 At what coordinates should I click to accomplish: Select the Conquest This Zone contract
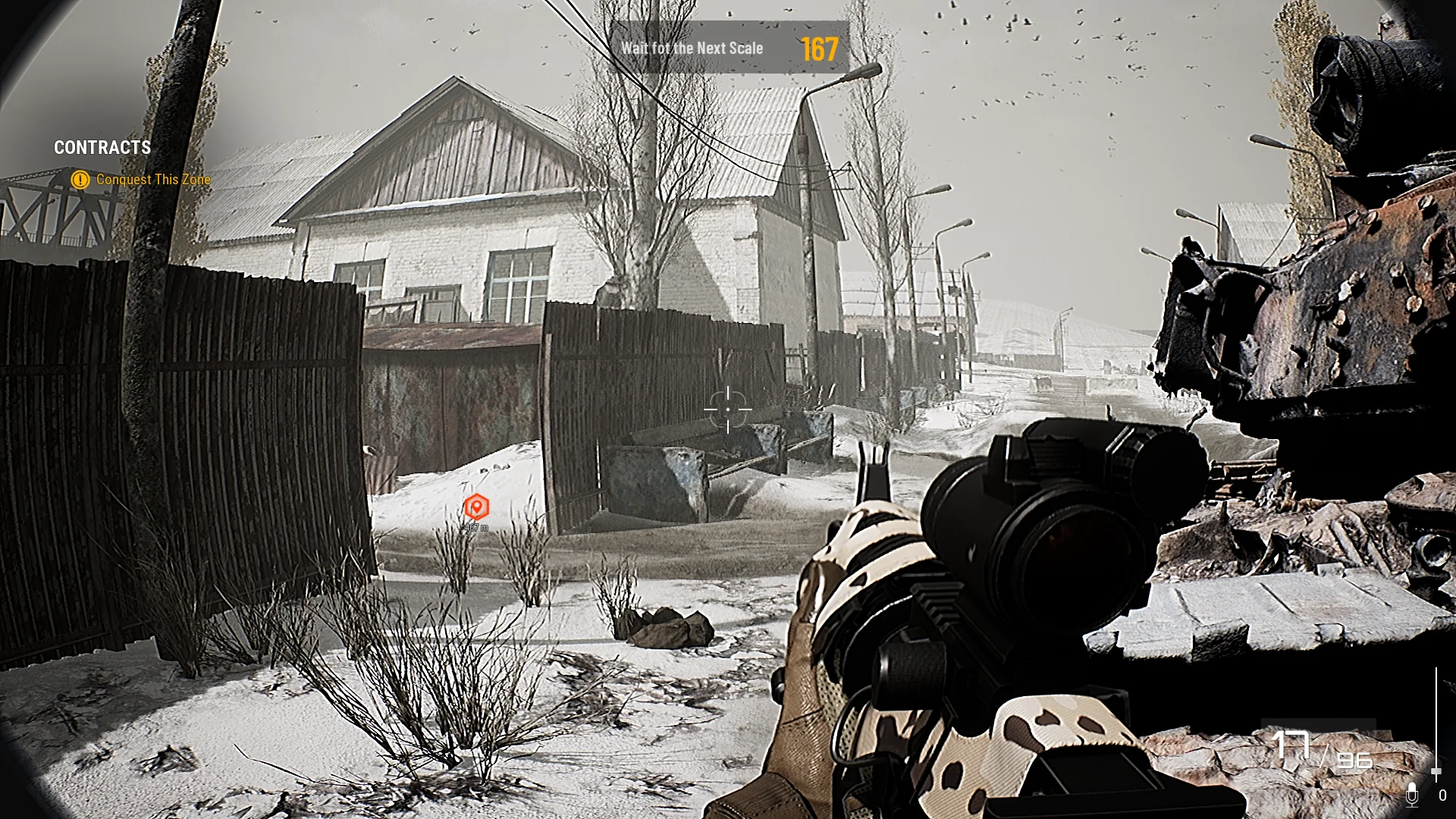[x=152, y=180]
